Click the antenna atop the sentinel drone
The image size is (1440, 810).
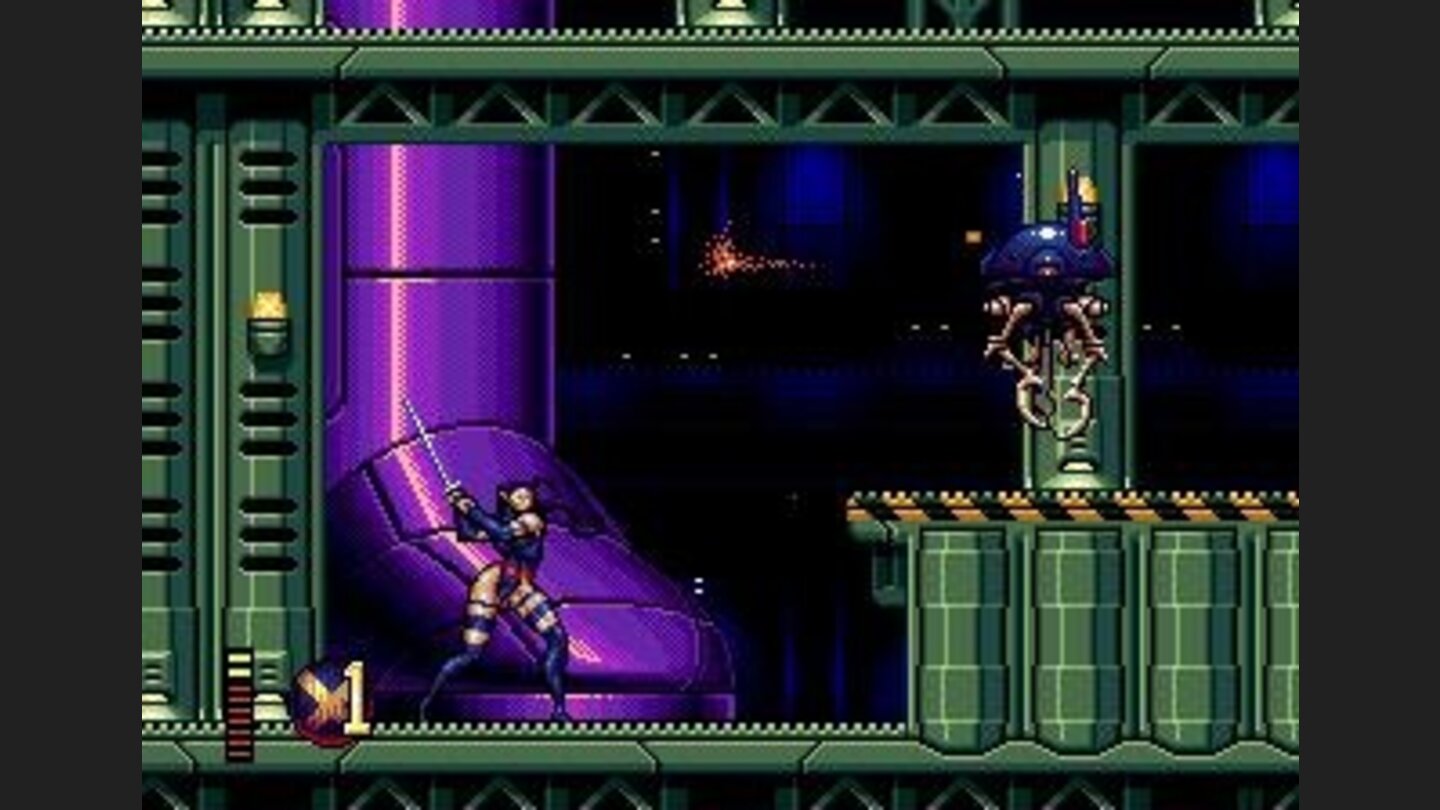pyautogui.click(x=1074, y=180)
